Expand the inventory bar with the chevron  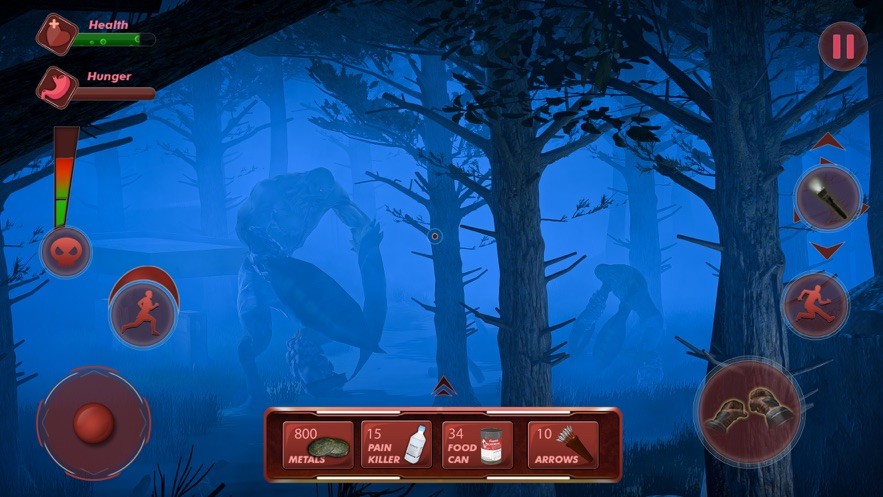pos(443,388)
